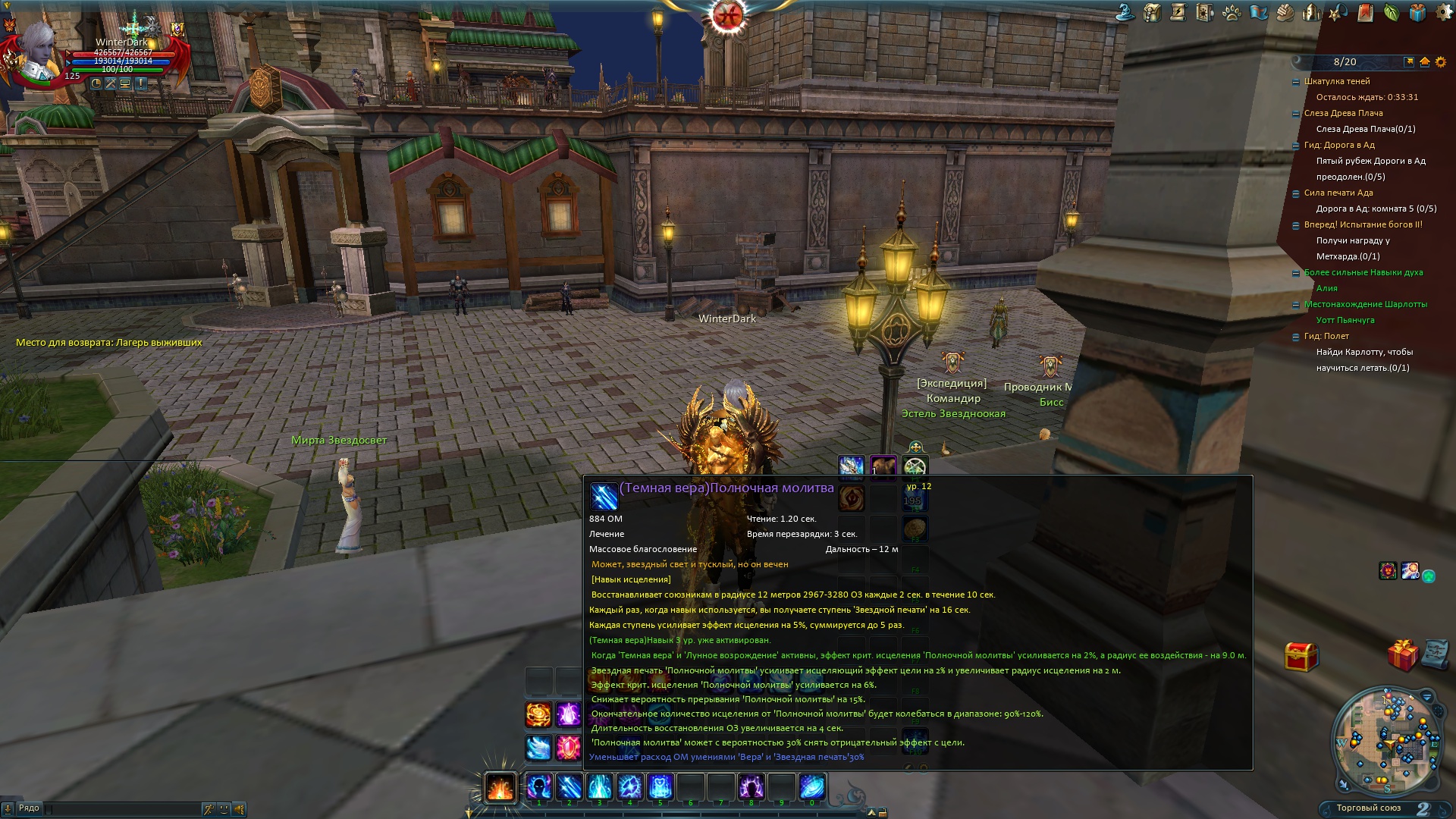The width and height of the screenshot is (1456, 819).
Task: Open the paw print pet menu
Action: coord(1232,12)
